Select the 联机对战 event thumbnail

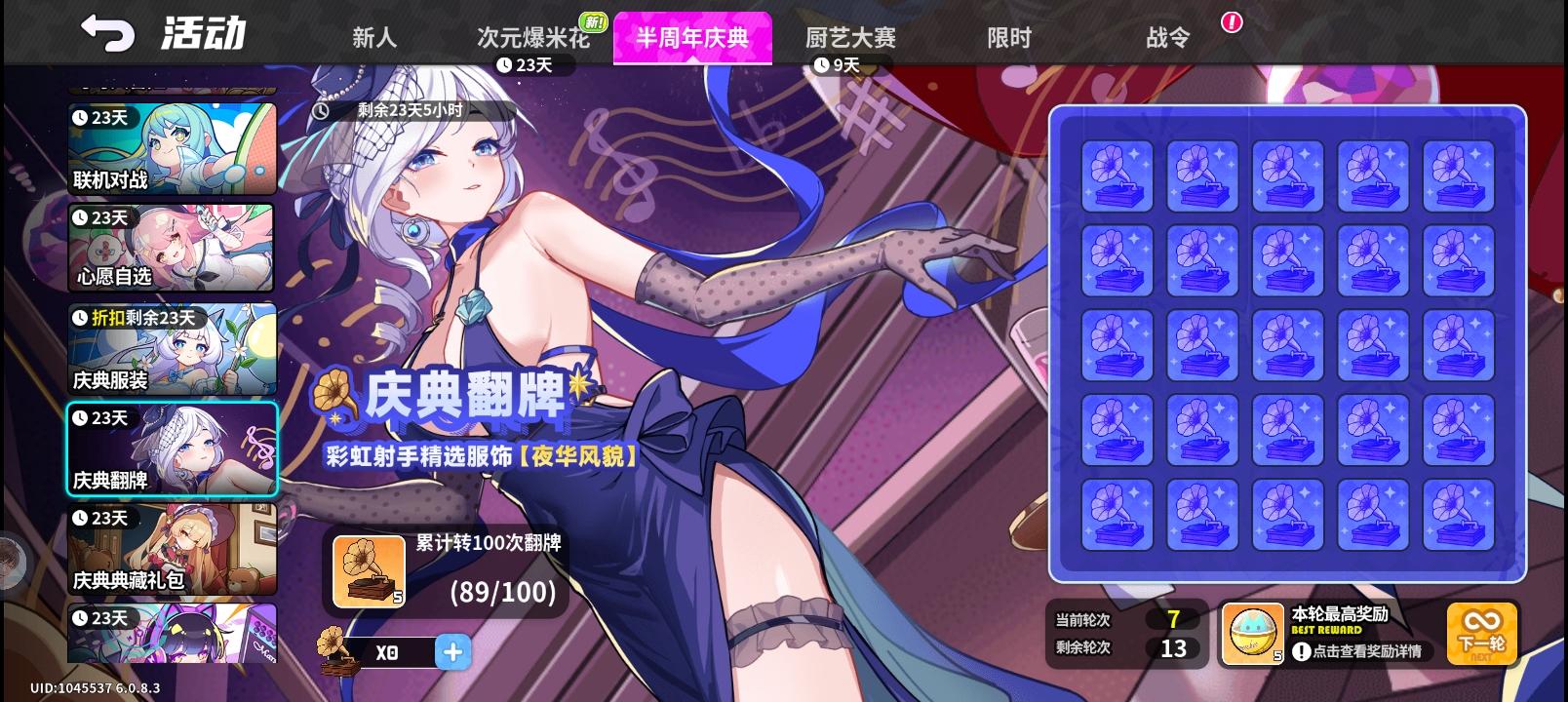172,148
